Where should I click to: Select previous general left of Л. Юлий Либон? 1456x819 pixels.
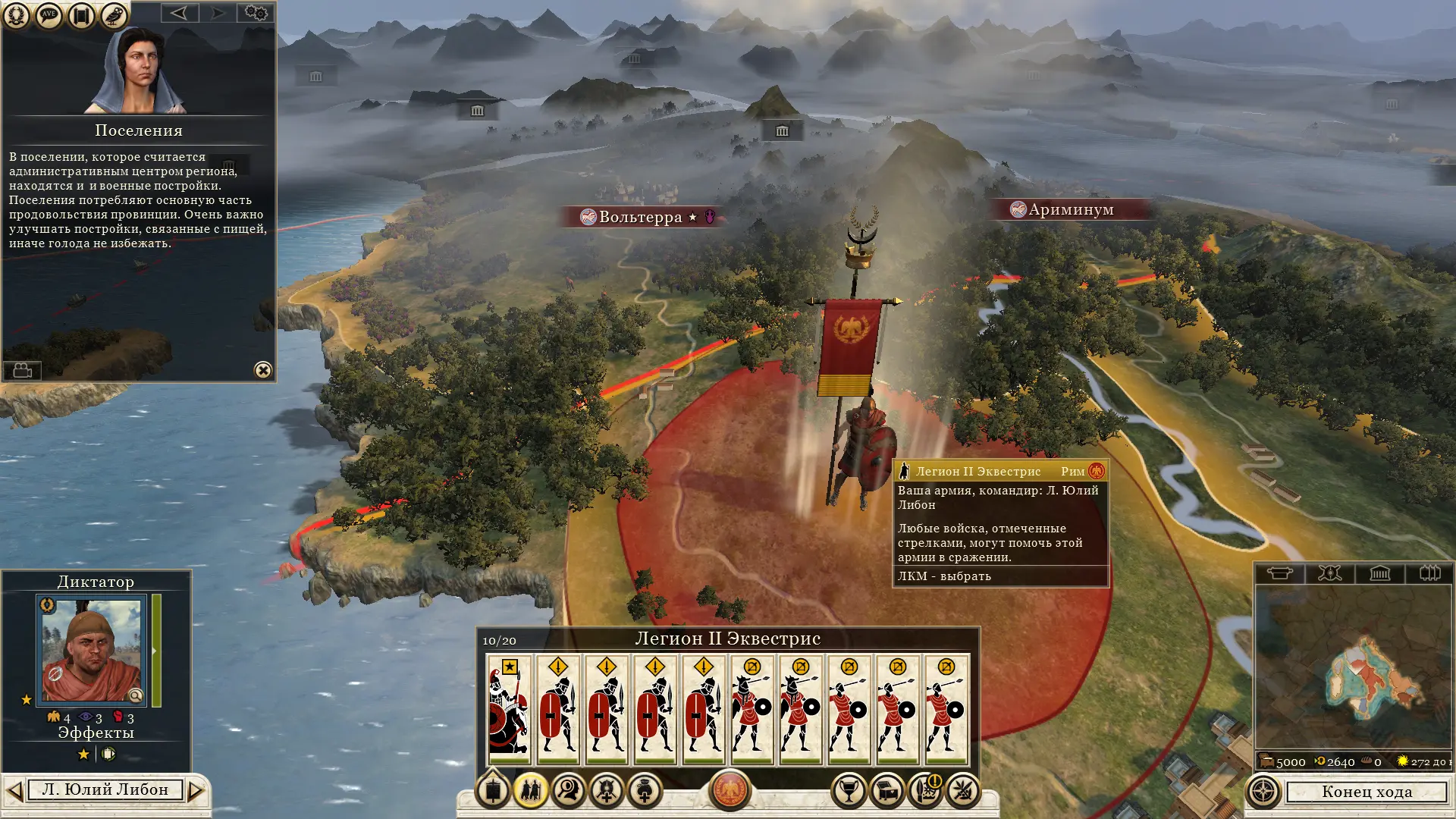point(14,791)
